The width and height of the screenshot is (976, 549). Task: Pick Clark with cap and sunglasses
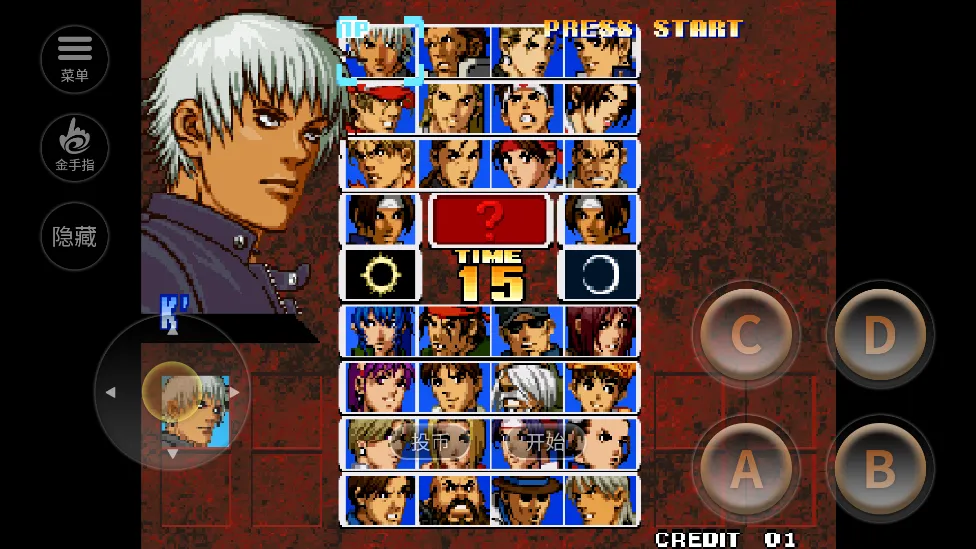[526, 331]
